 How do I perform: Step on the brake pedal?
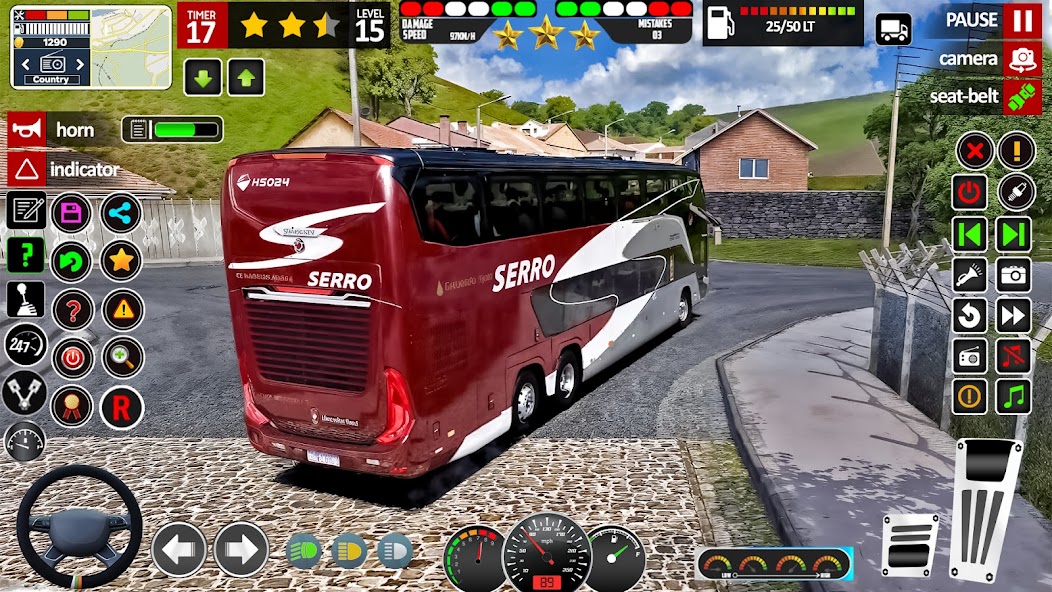tap(910, 544)
